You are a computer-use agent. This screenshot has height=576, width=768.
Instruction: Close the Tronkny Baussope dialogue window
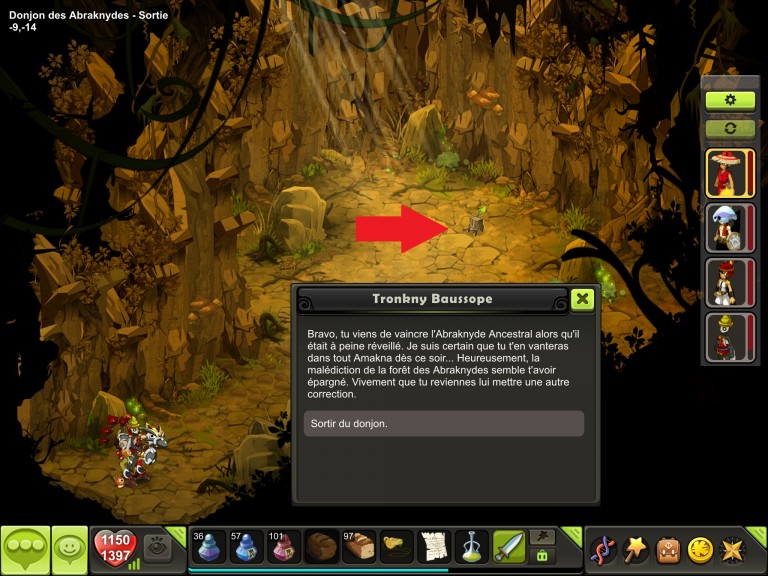tap(582, 299)
